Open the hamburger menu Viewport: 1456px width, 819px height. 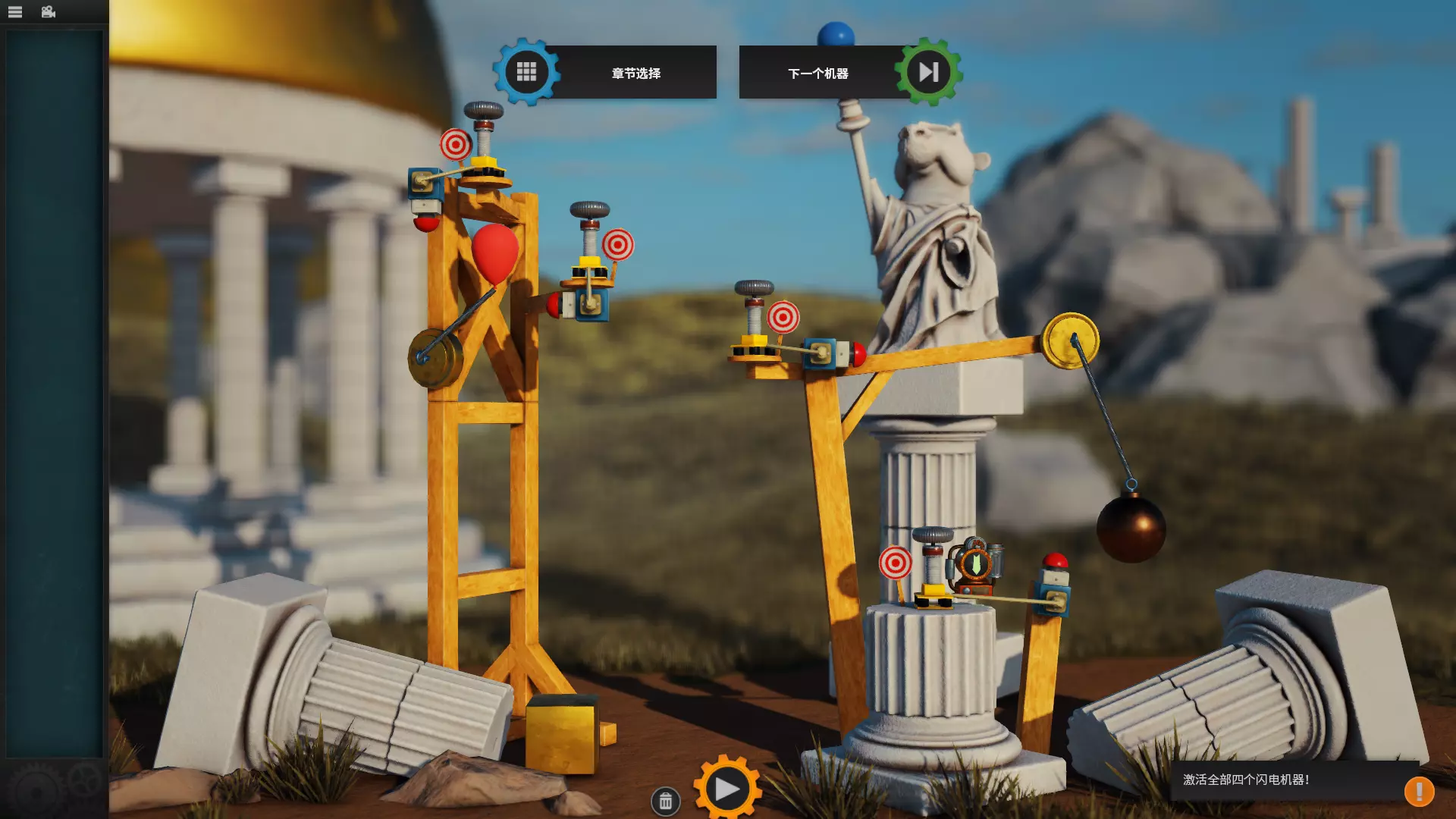[15, 12]
